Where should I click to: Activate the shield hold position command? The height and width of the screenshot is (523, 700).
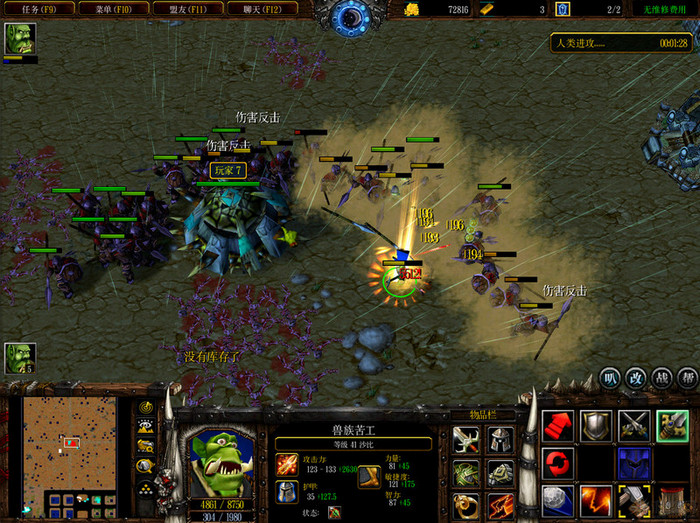(596, 426)
